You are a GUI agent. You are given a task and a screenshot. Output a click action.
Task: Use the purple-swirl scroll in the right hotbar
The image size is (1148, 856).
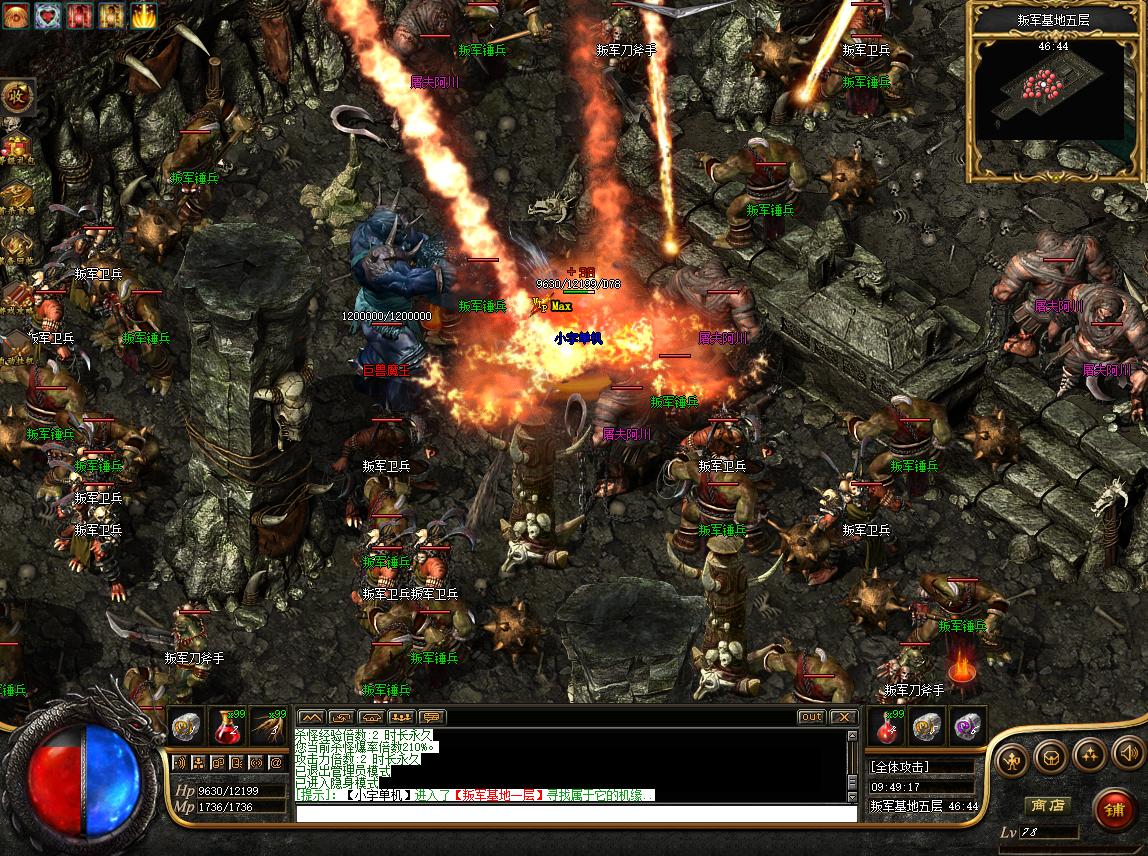(964, 727)
